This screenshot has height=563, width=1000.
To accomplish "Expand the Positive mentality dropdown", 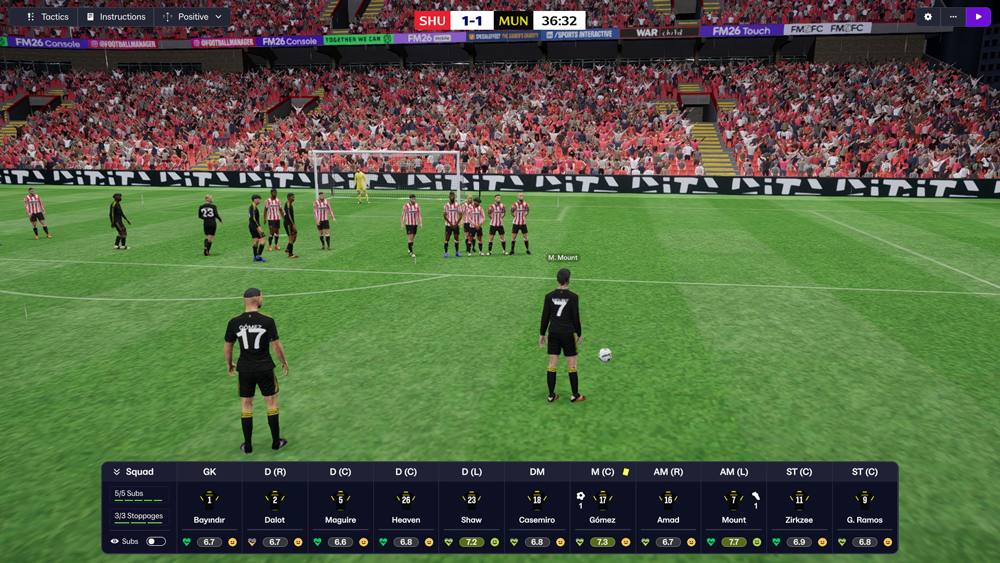I will pyautogui.click(x=193, y=17).
